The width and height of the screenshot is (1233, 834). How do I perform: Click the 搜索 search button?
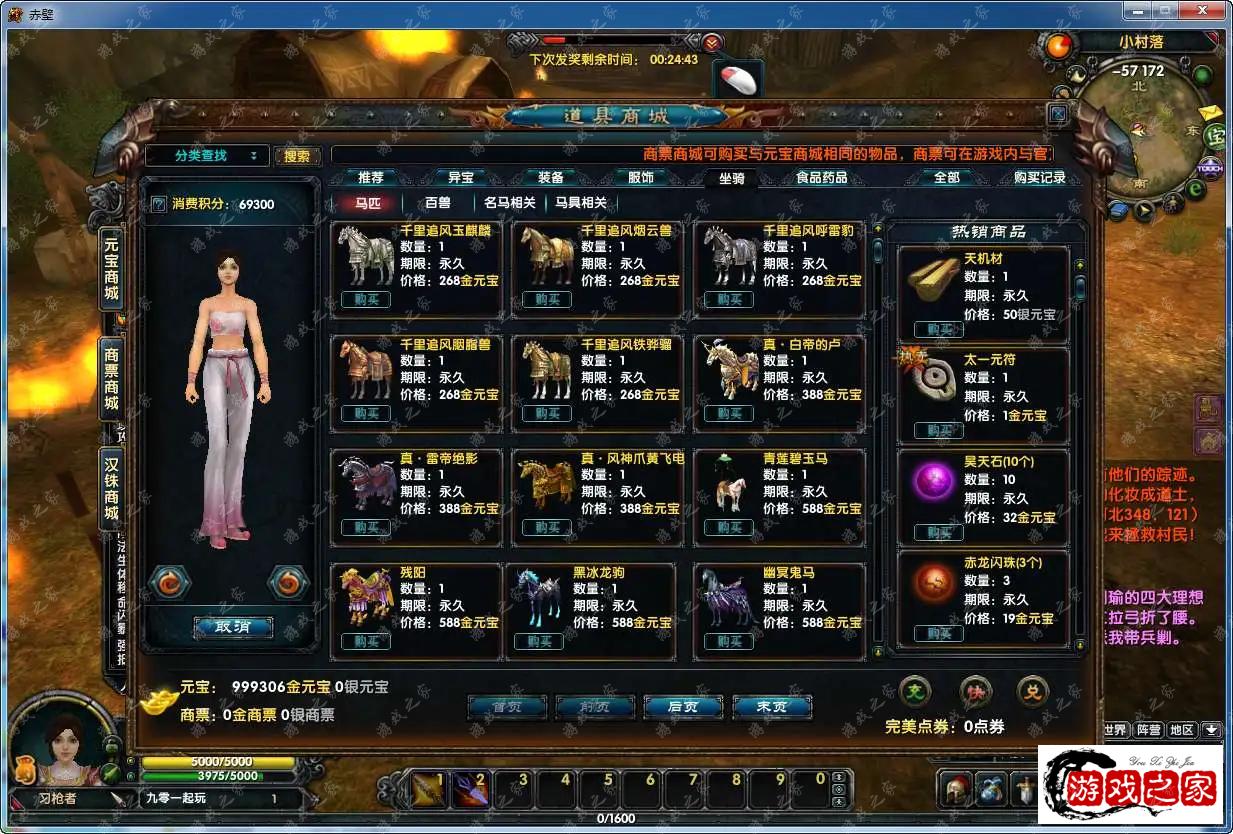[x=297, y=156]
